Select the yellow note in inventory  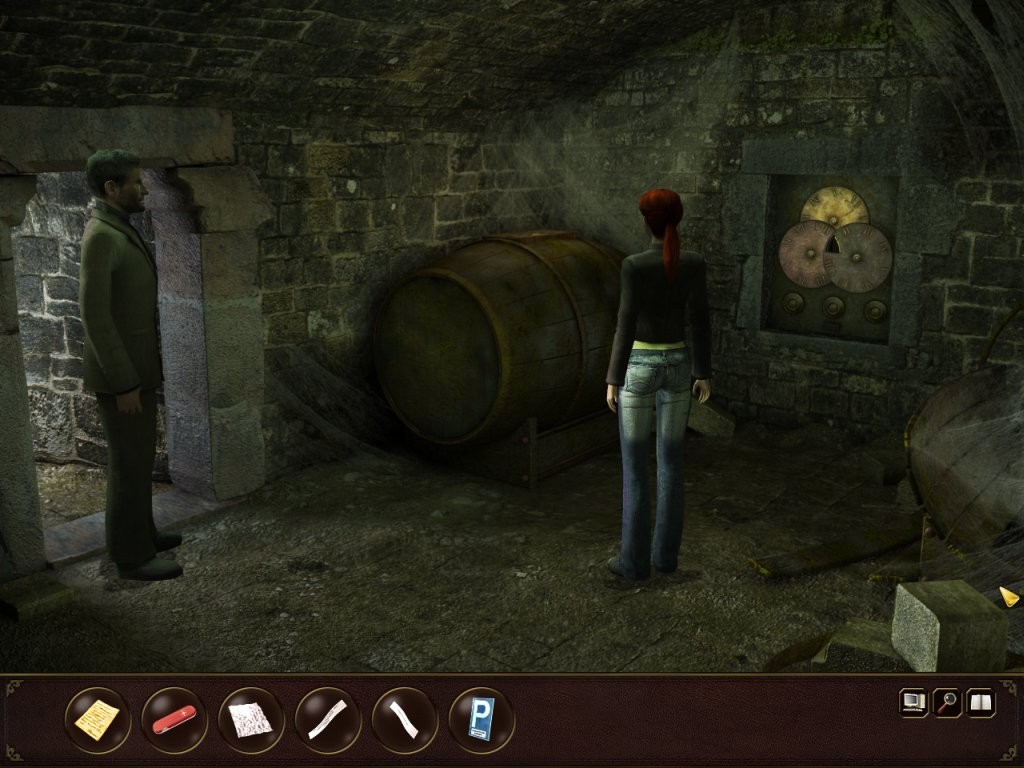[97, 719]
